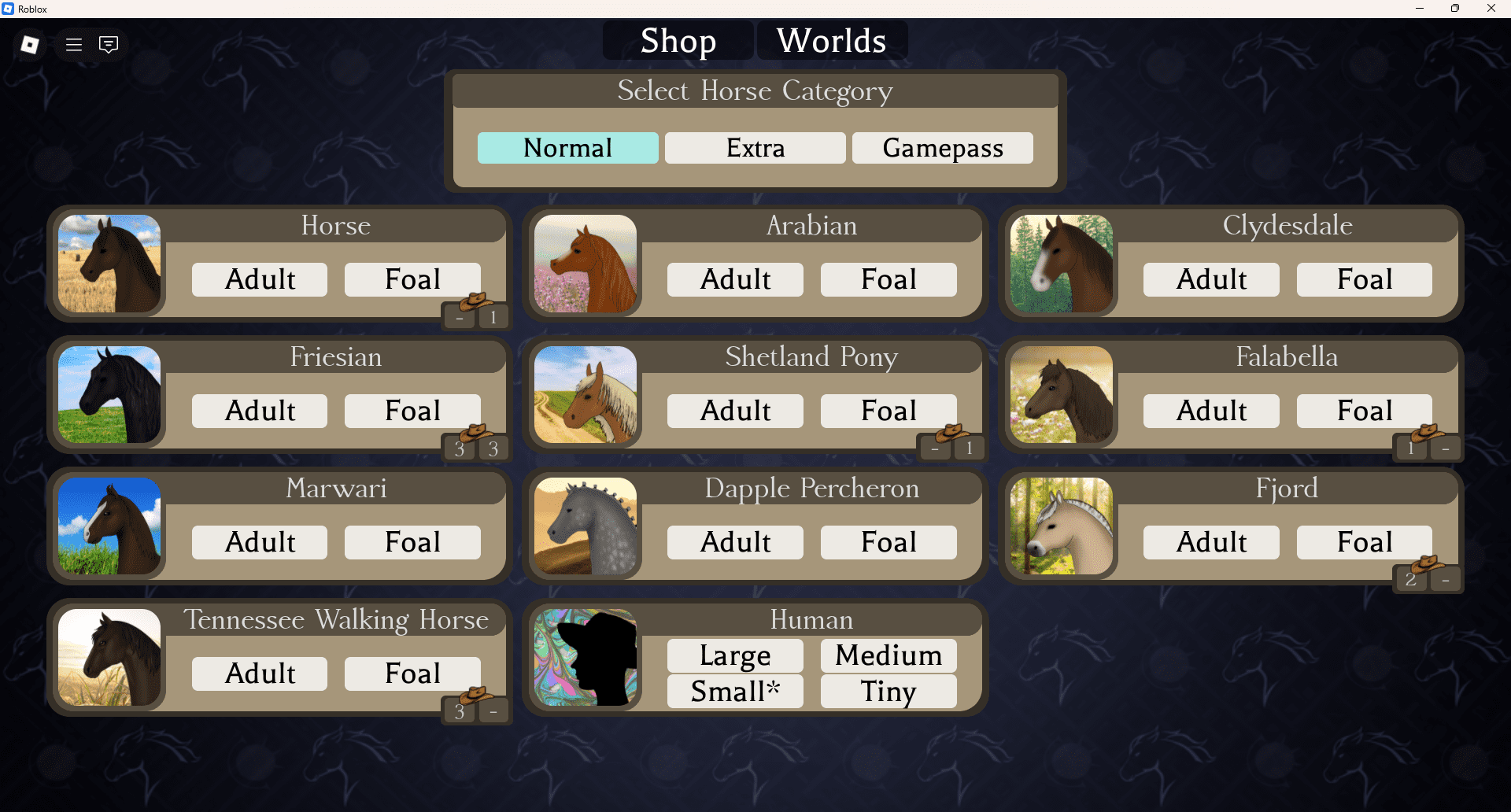Pick the Tiny Human size

tap(888, 692)
